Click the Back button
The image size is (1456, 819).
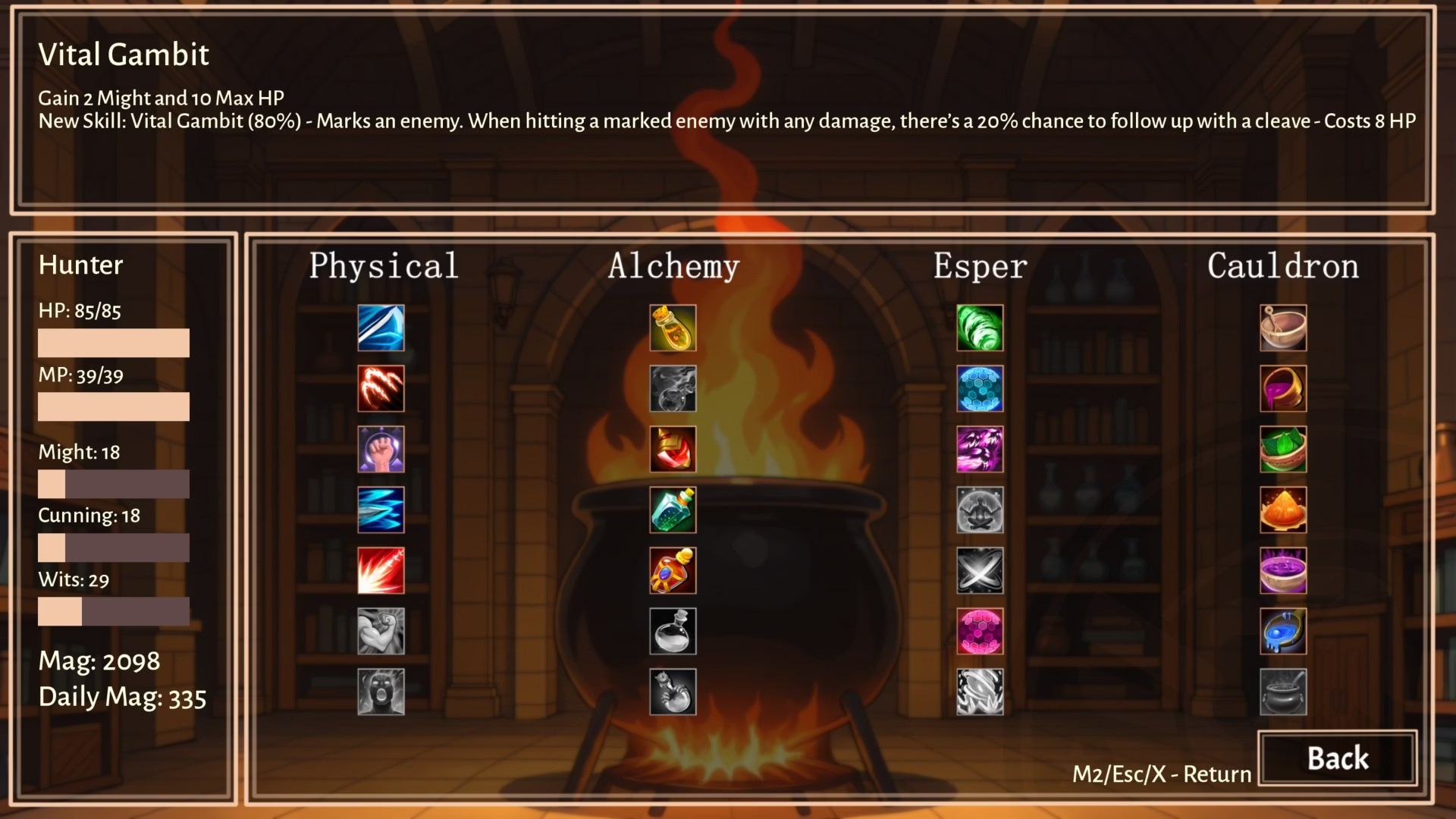(1337, 758)
